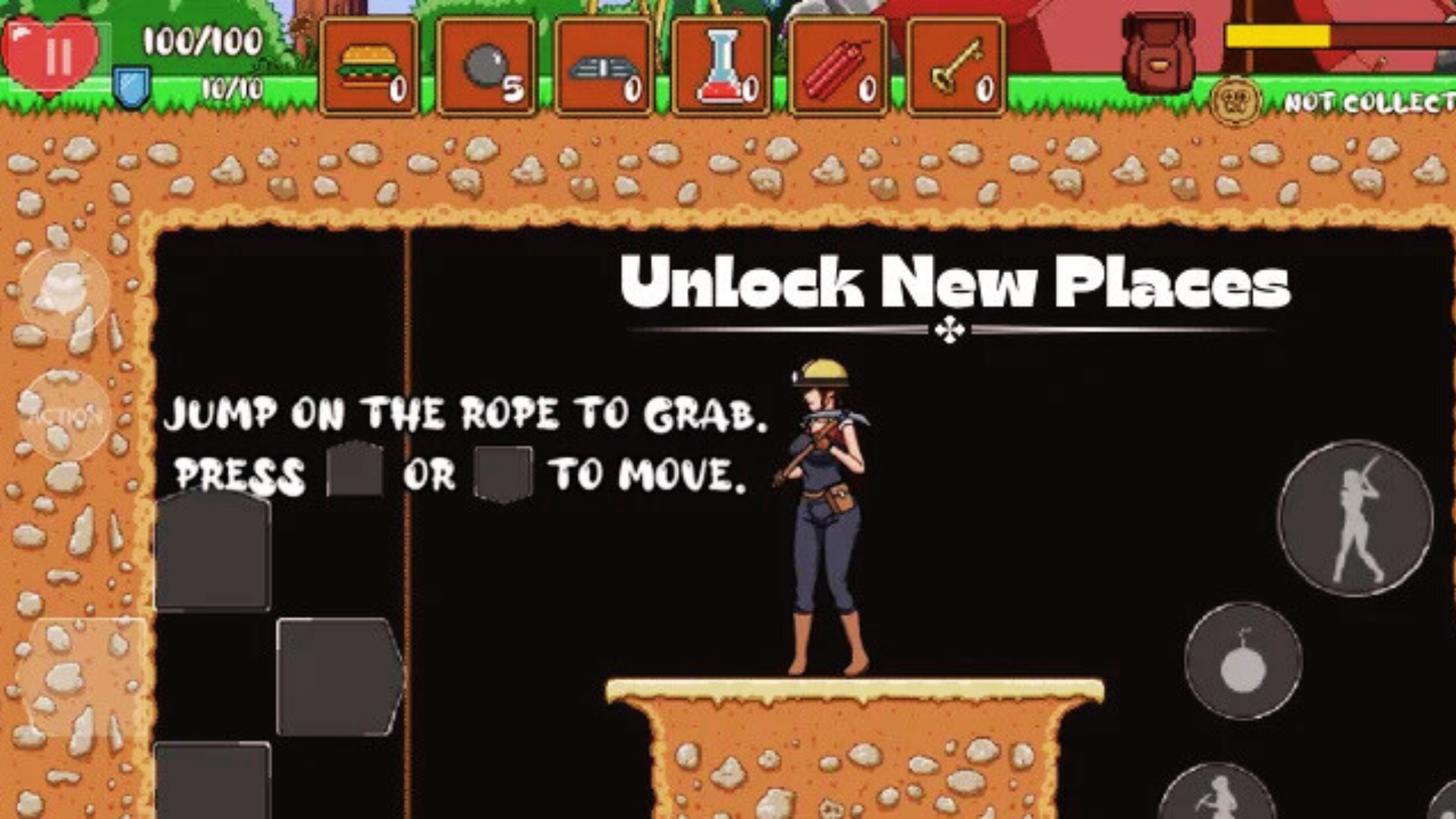Image resolution: width=1456 pixels, height=819 pixels.
Task: Tap the second move button before TO MOVE
Action: tap(504, 472)
